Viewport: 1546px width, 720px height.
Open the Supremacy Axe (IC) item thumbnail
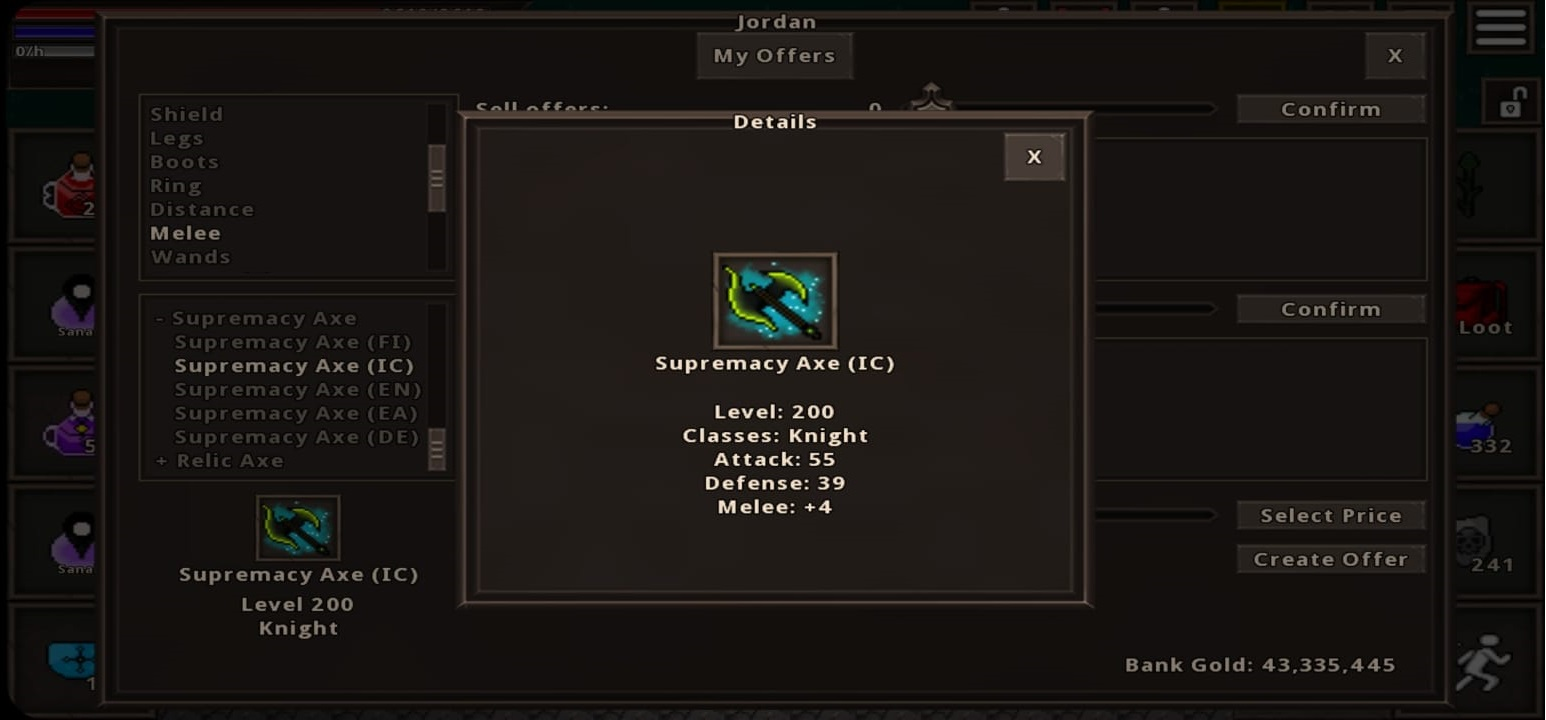click(298, 526)
